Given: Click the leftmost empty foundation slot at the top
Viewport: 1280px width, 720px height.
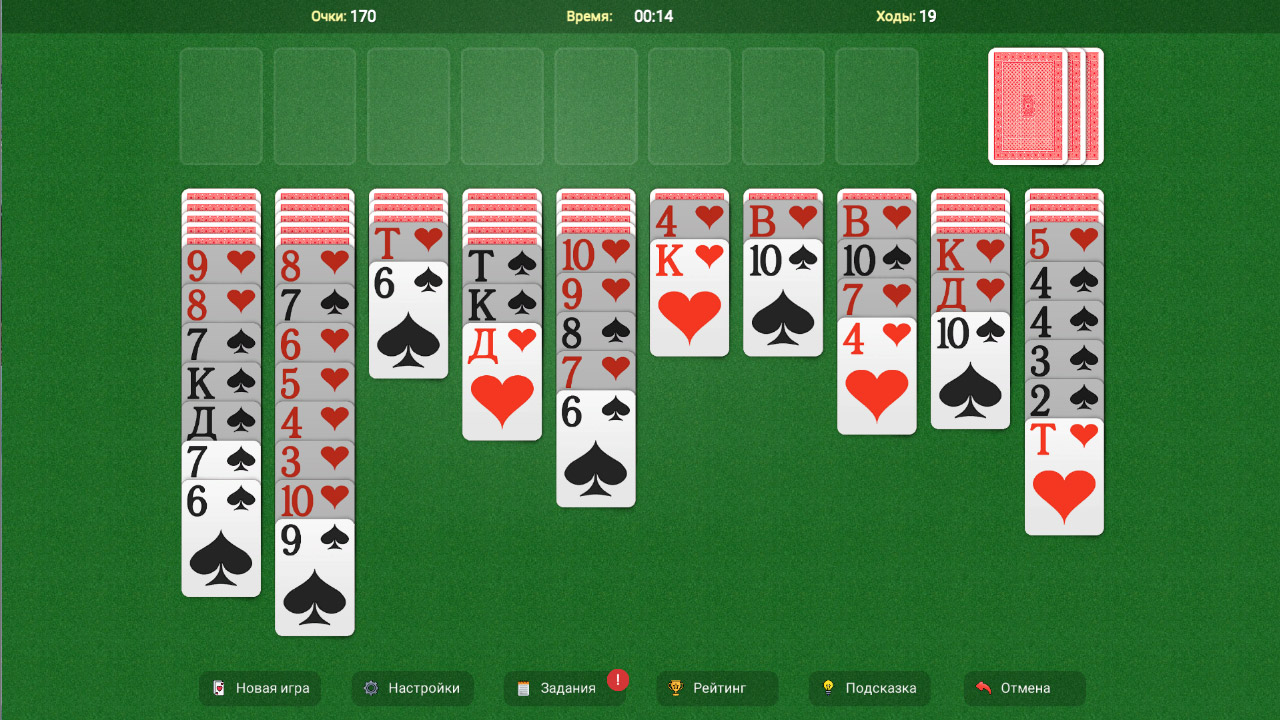Looking at the screenshot, I should (x=221, y=107).
